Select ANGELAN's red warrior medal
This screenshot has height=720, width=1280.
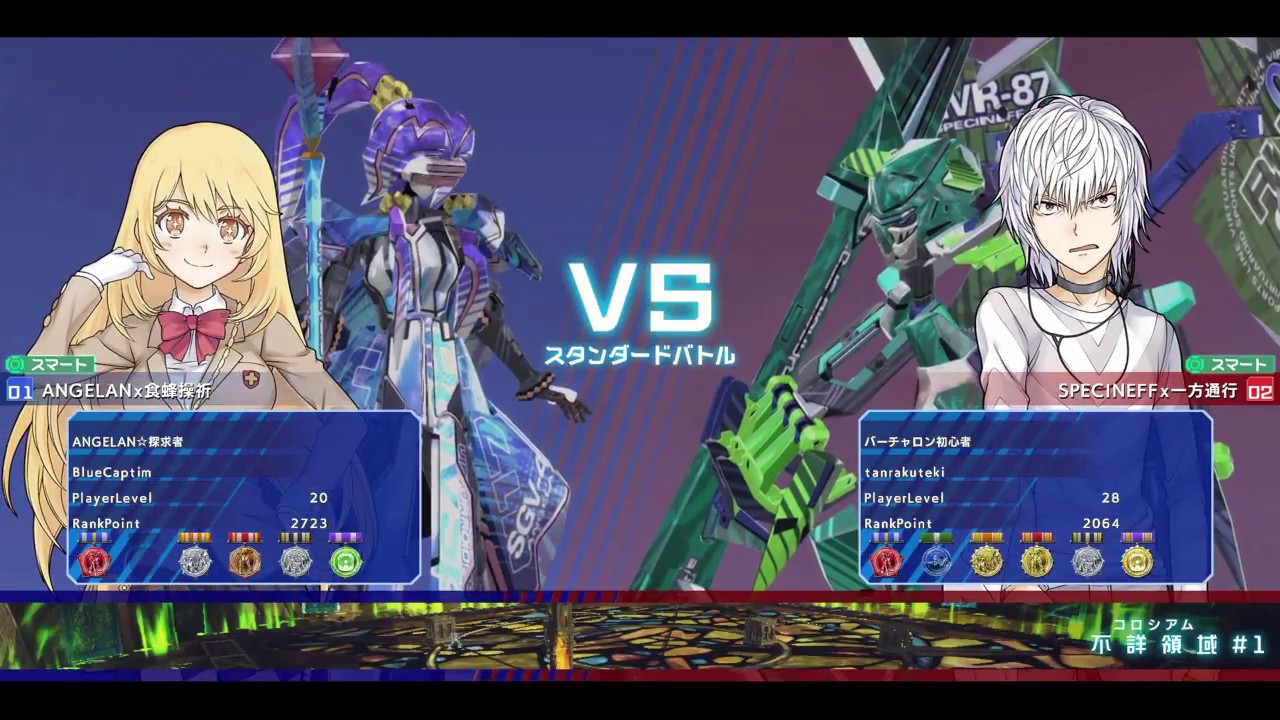coord(95,562)
